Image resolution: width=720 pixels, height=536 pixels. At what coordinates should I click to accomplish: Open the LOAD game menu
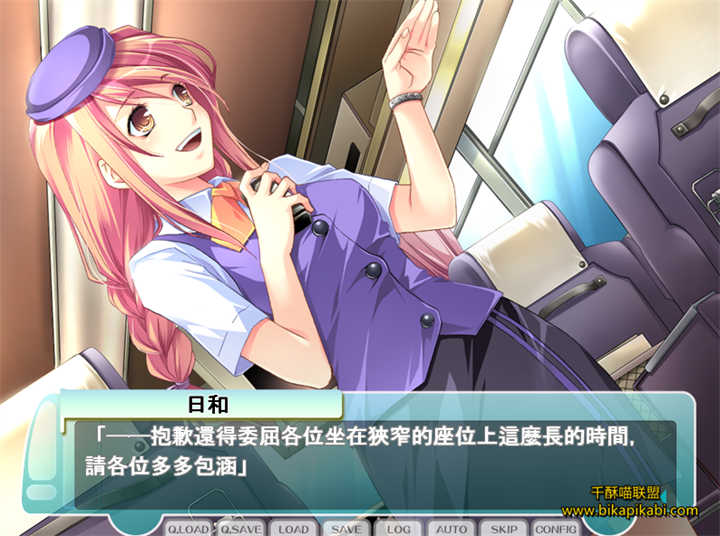pyautogui.click(x=294, y=528)
